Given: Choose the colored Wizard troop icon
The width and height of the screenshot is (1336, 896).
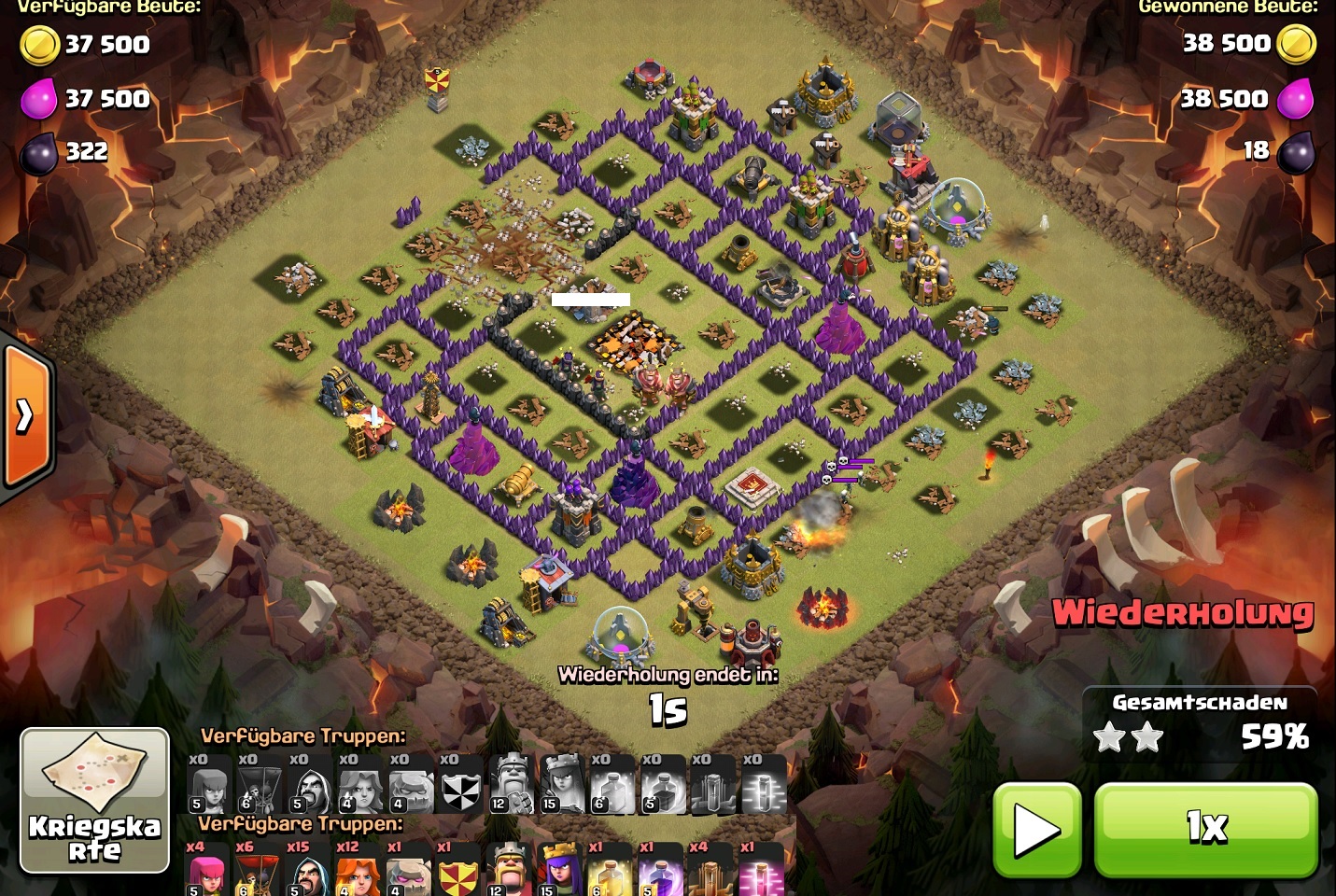Looking at the screenshot, I should click(x=308, y=870).
